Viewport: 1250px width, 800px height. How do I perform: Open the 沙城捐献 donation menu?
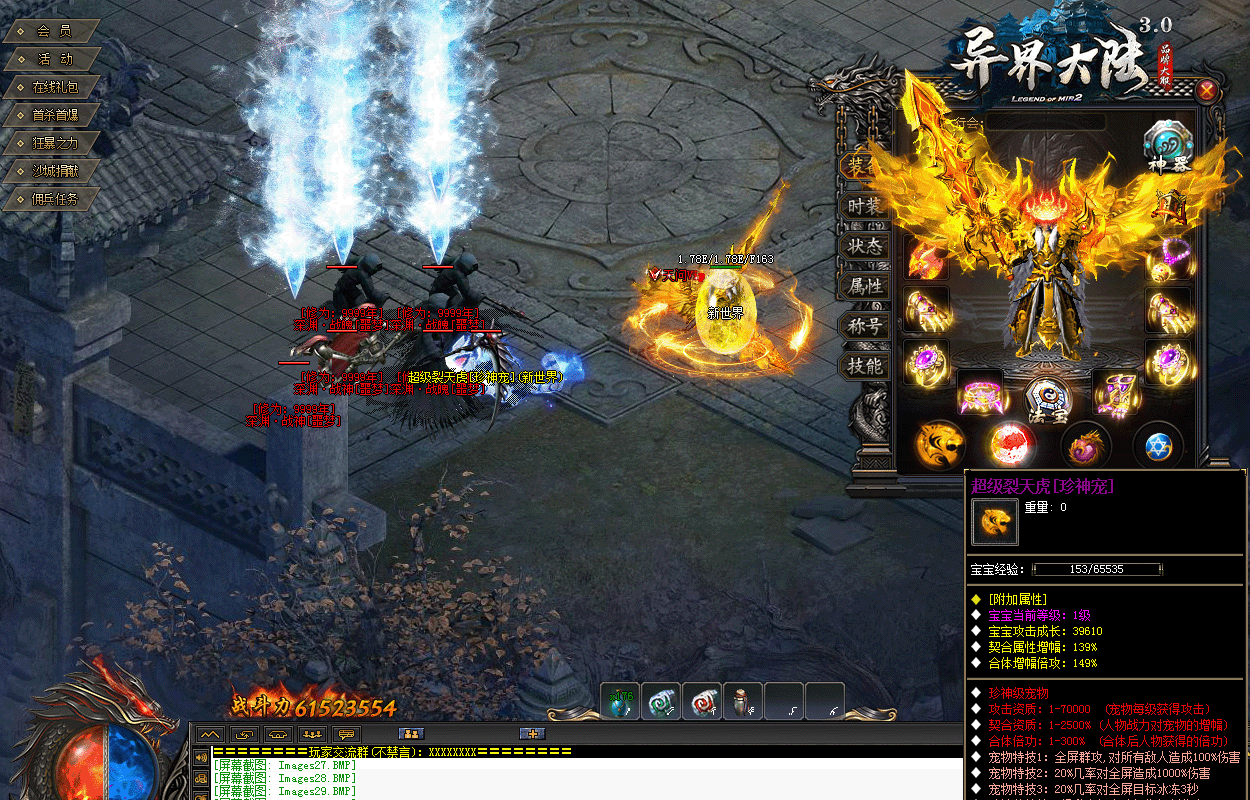pyautogui.click(x=54, y=171)
